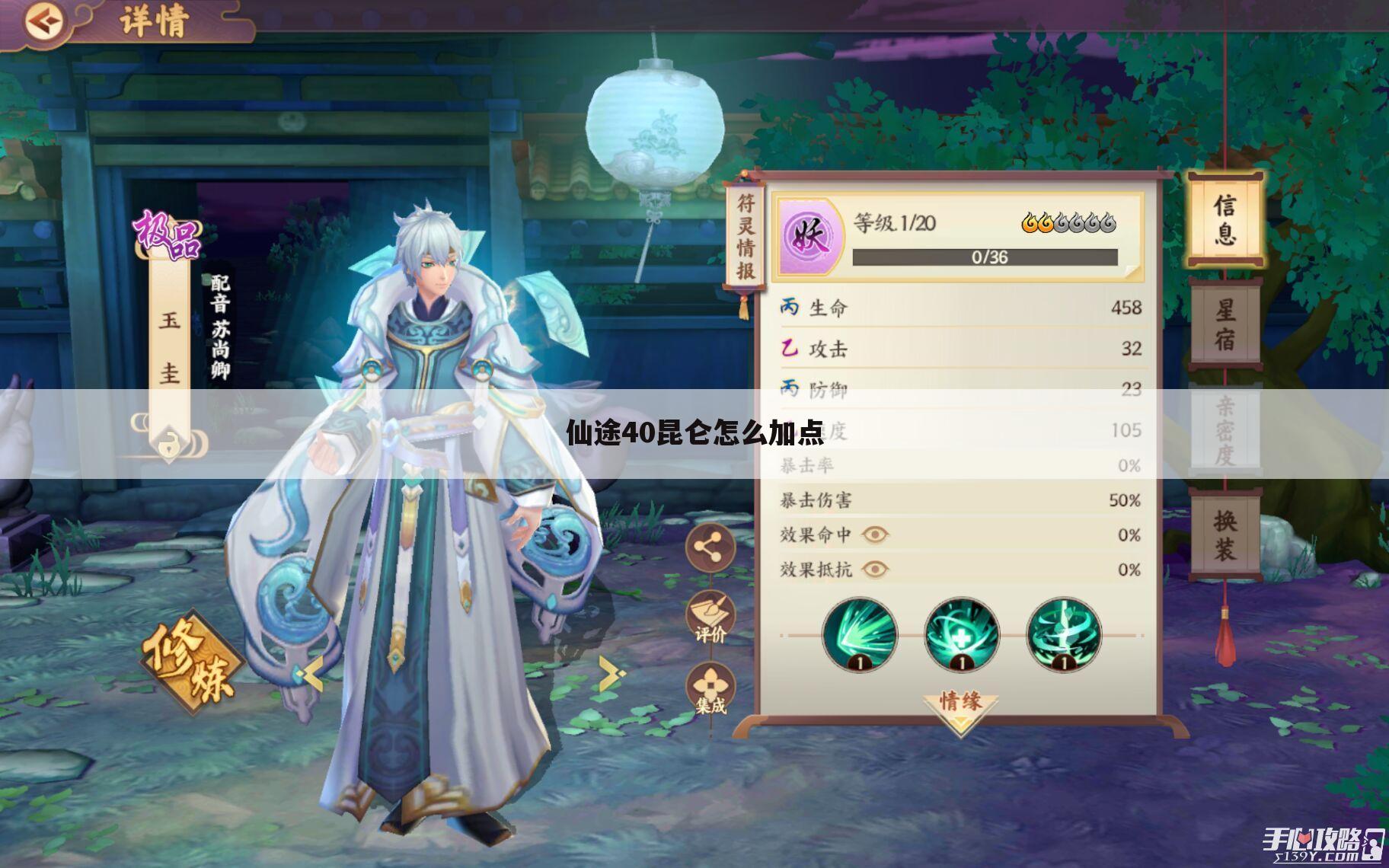Show next character with right arrow
Screen dimensions: 1389x868
tap(611, 672)
